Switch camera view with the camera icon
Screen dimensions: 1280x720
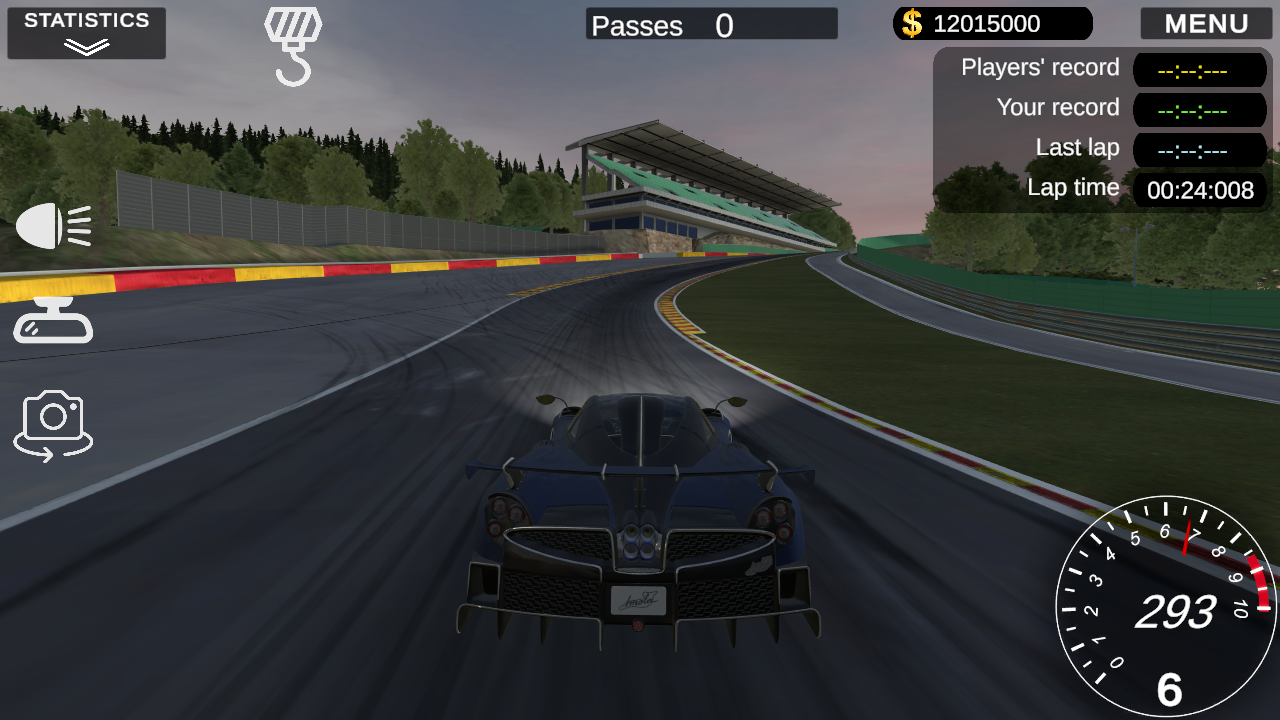[52, 424]
